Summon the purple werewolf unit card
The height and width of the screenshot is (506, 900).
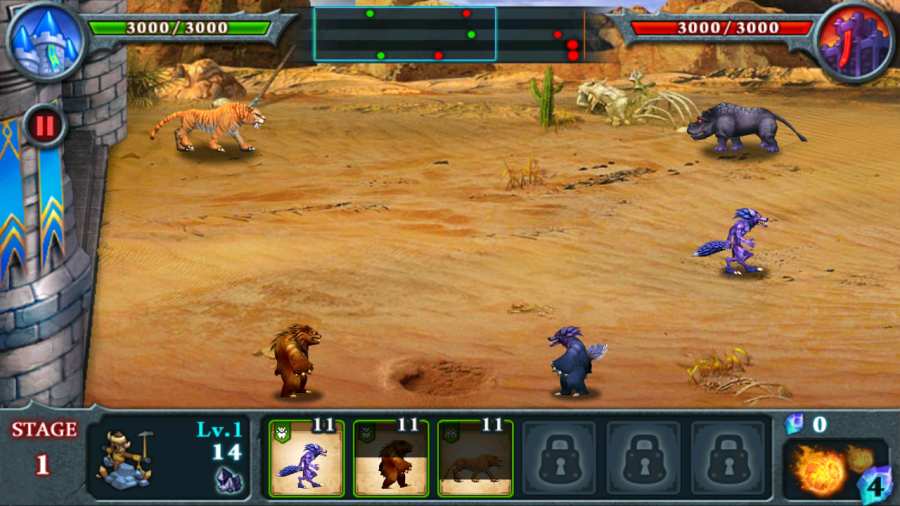[x=307, y=458]
